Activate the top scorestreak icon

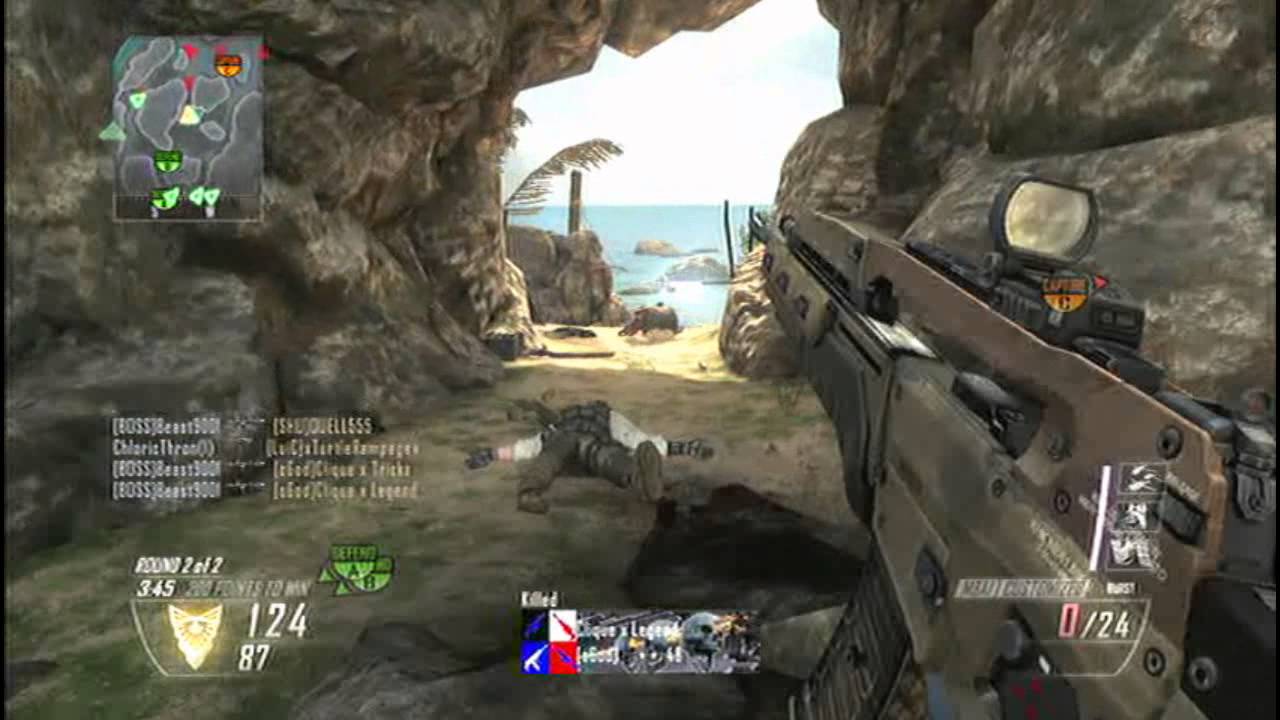[x=1141, y=480]
